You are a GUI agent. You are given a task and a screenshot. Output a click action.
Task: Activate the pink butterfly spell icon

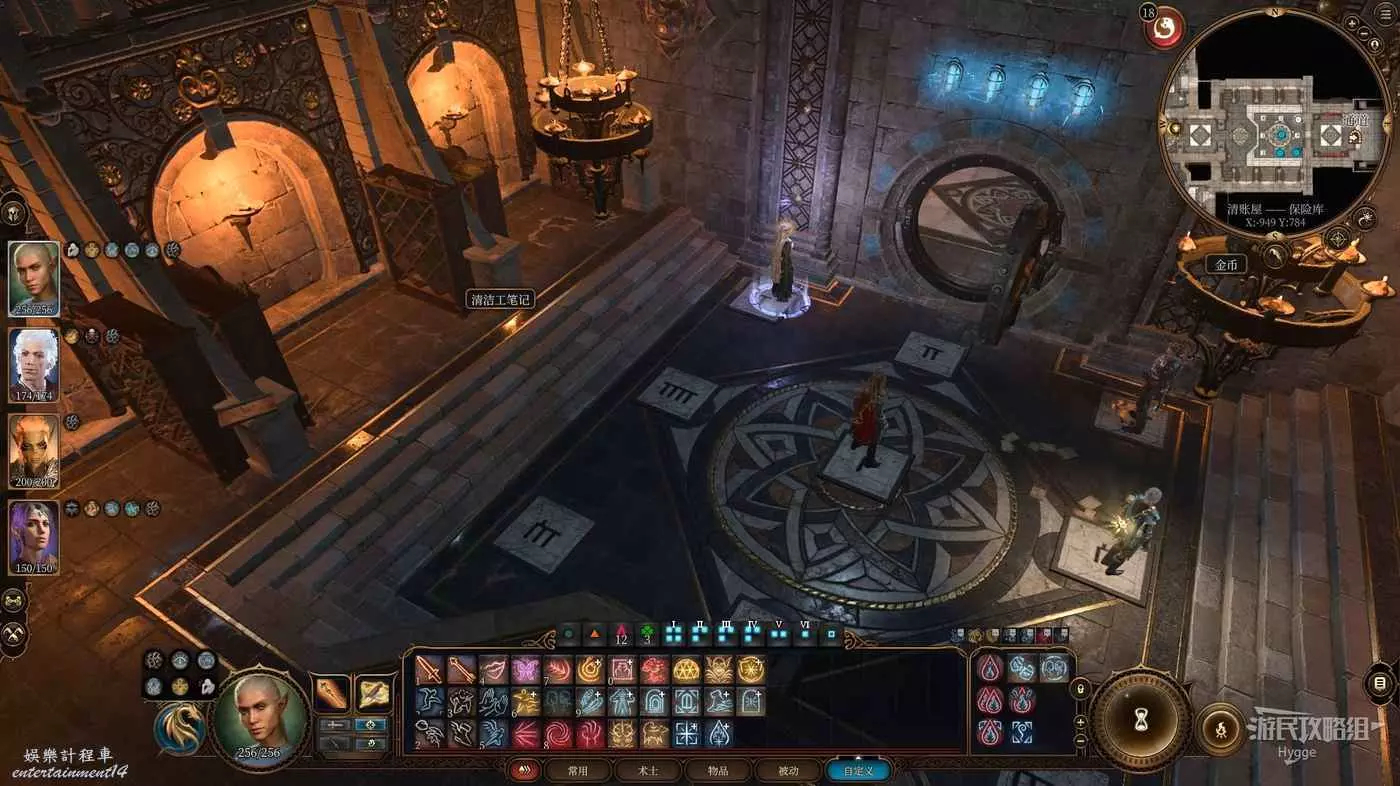click(x=525, y=669)
